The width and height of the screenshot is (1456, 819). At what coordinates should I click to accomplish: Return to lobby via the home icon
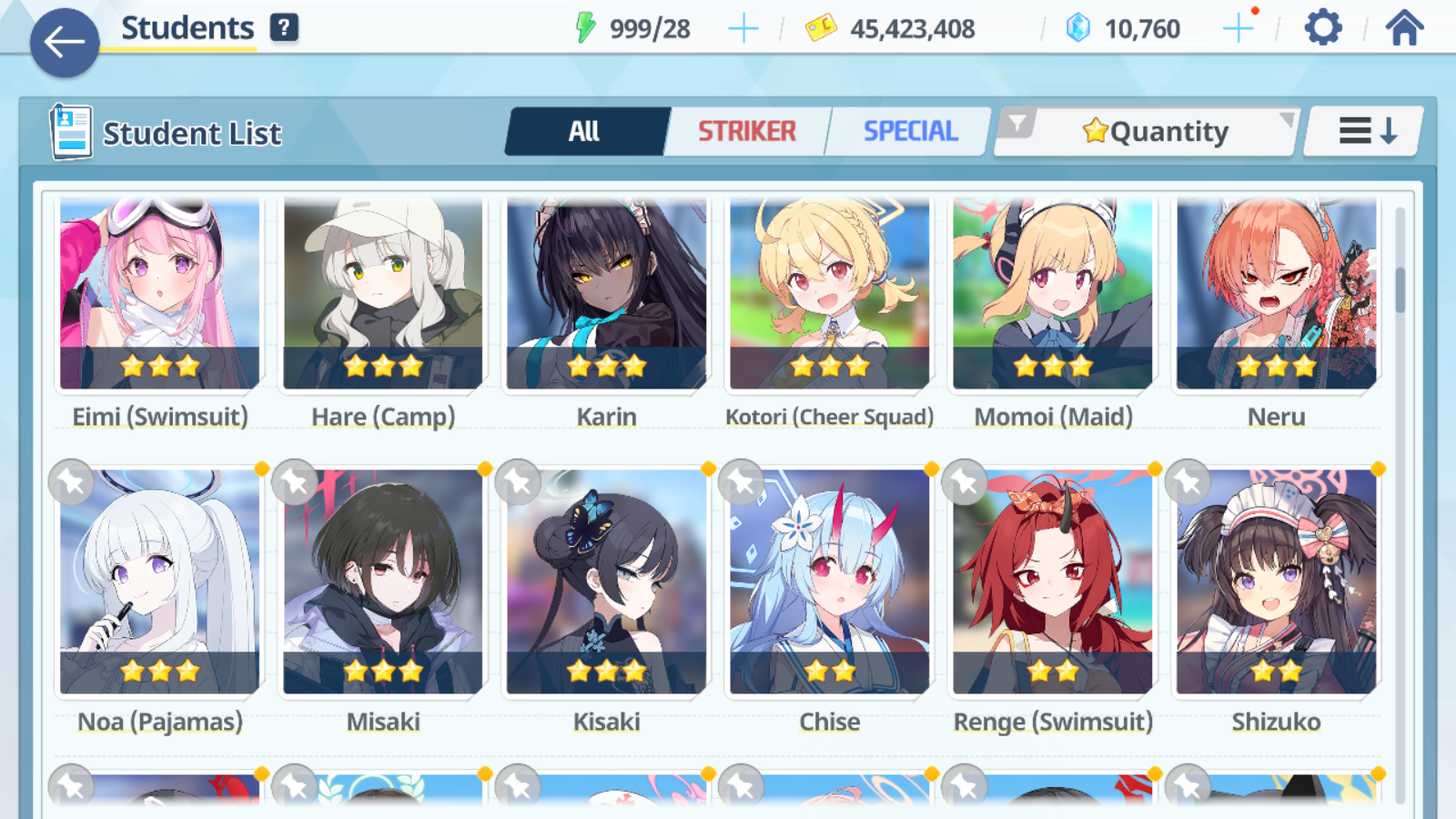pyautogui.click(x=1403, y=27)
